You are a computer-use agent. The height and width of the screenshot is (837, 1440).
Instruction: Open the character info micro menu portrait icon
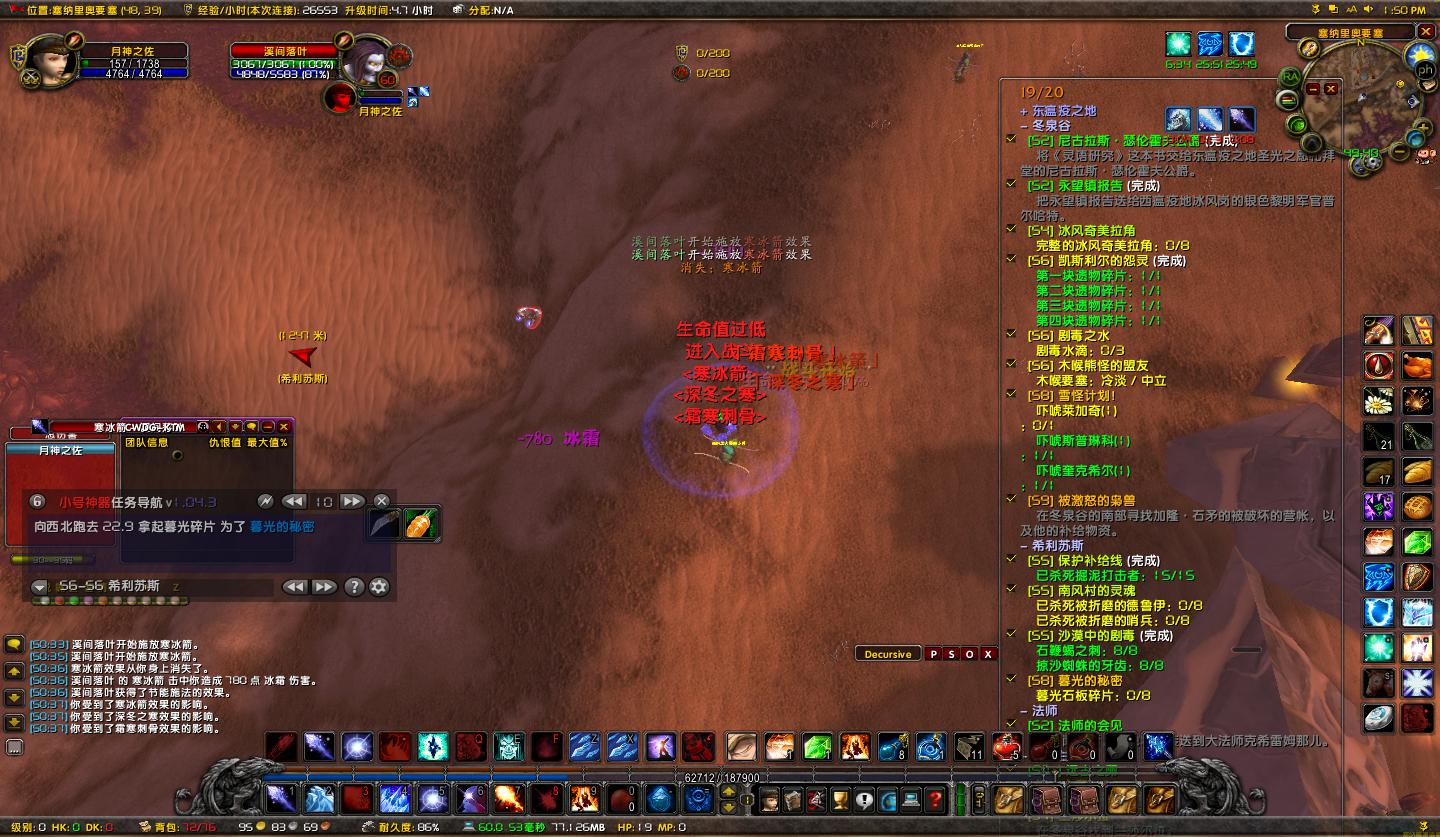pos(769,799)
